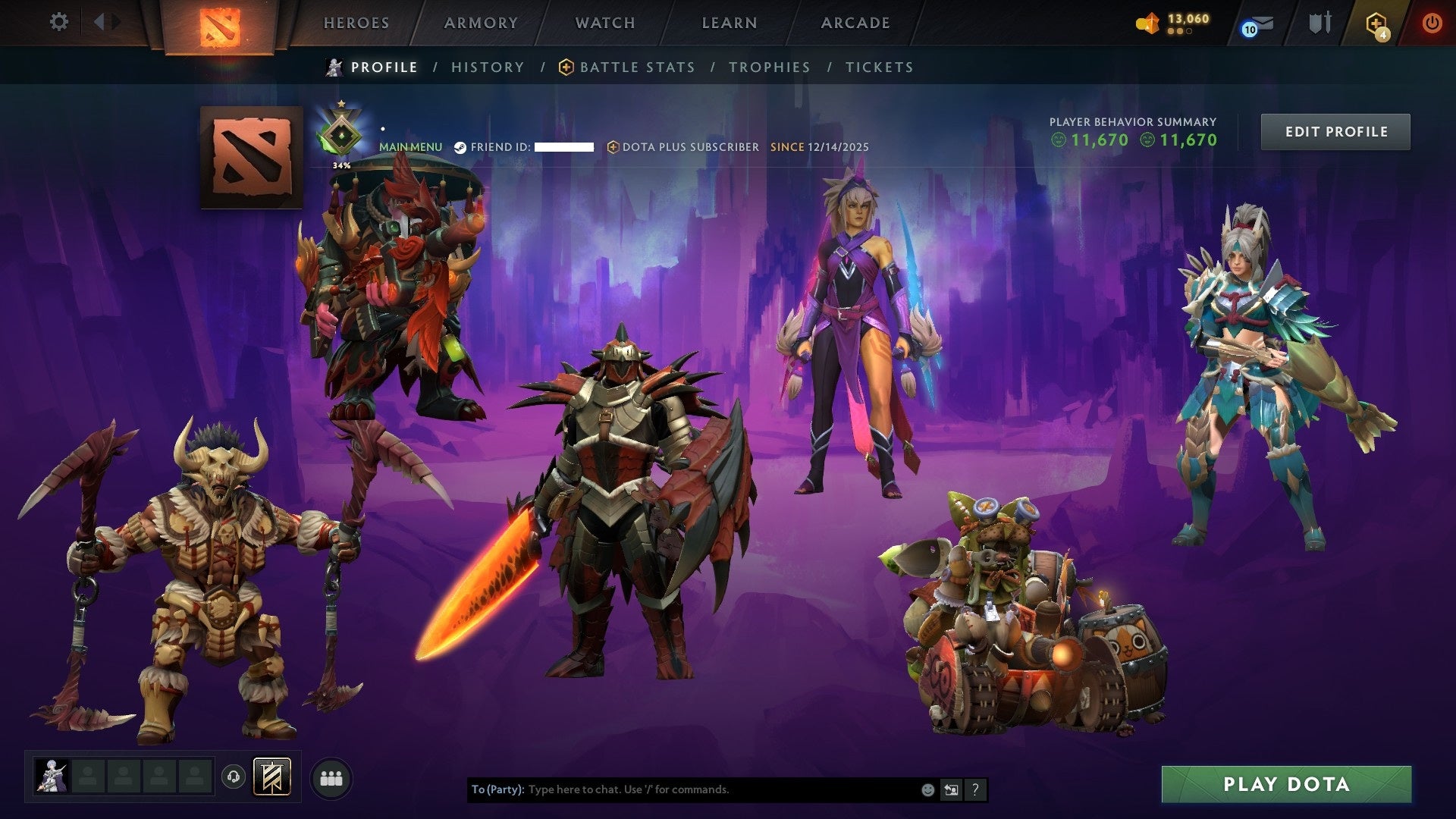The height and width of the screenshot is (819, 1456).
Task: Click the power/exit button top right
Action: [x=1433, y=23]
